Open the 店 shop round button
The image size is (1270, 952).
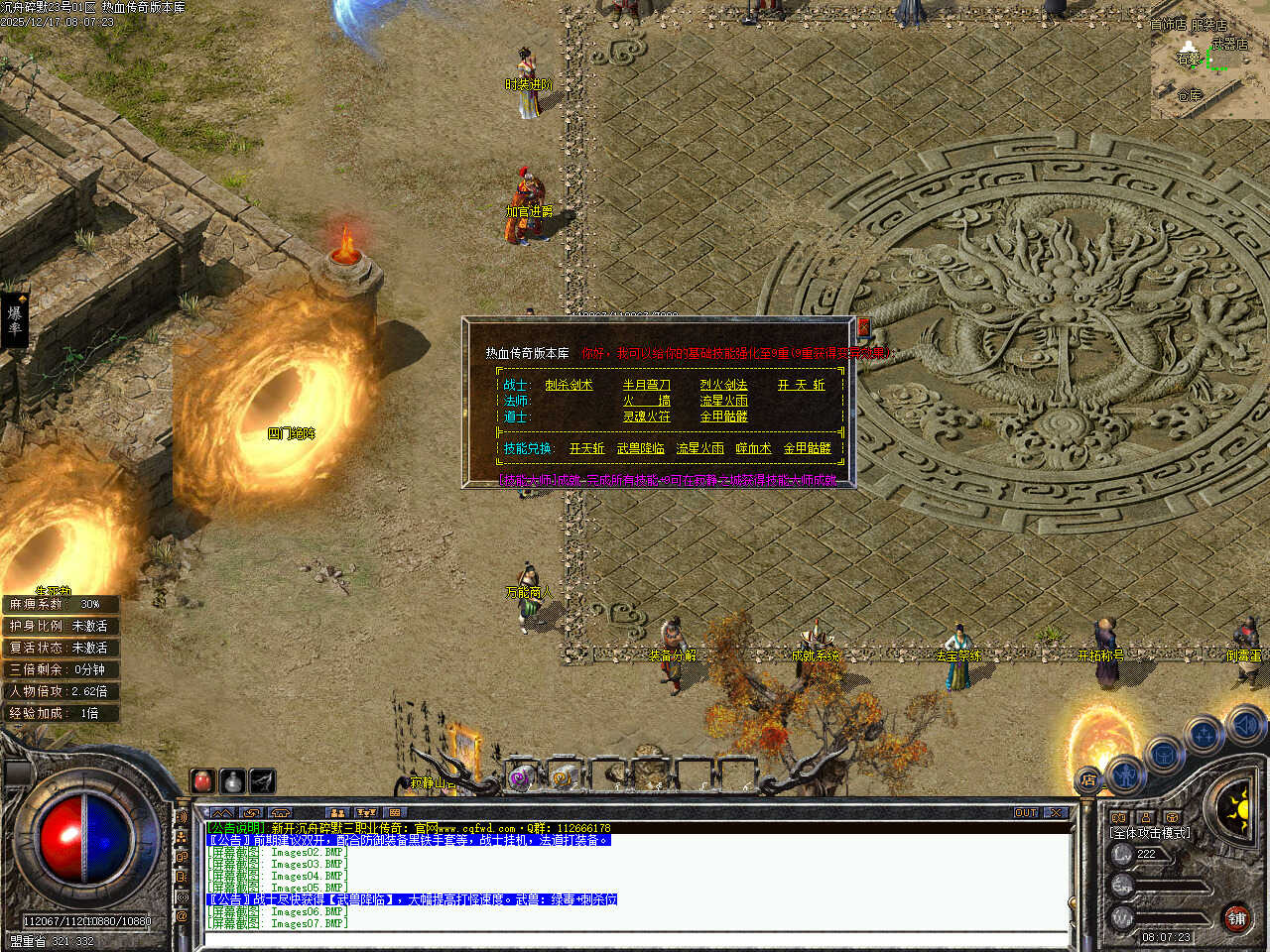click(1089, 780)
